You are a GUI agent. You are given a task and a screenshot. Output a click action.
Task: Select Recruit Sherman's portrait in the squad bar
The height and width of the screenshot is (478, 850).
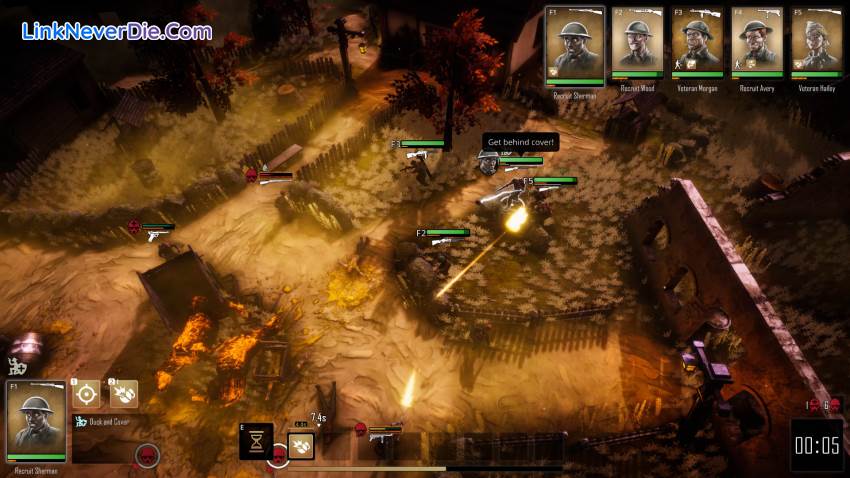tap(574, 45)
